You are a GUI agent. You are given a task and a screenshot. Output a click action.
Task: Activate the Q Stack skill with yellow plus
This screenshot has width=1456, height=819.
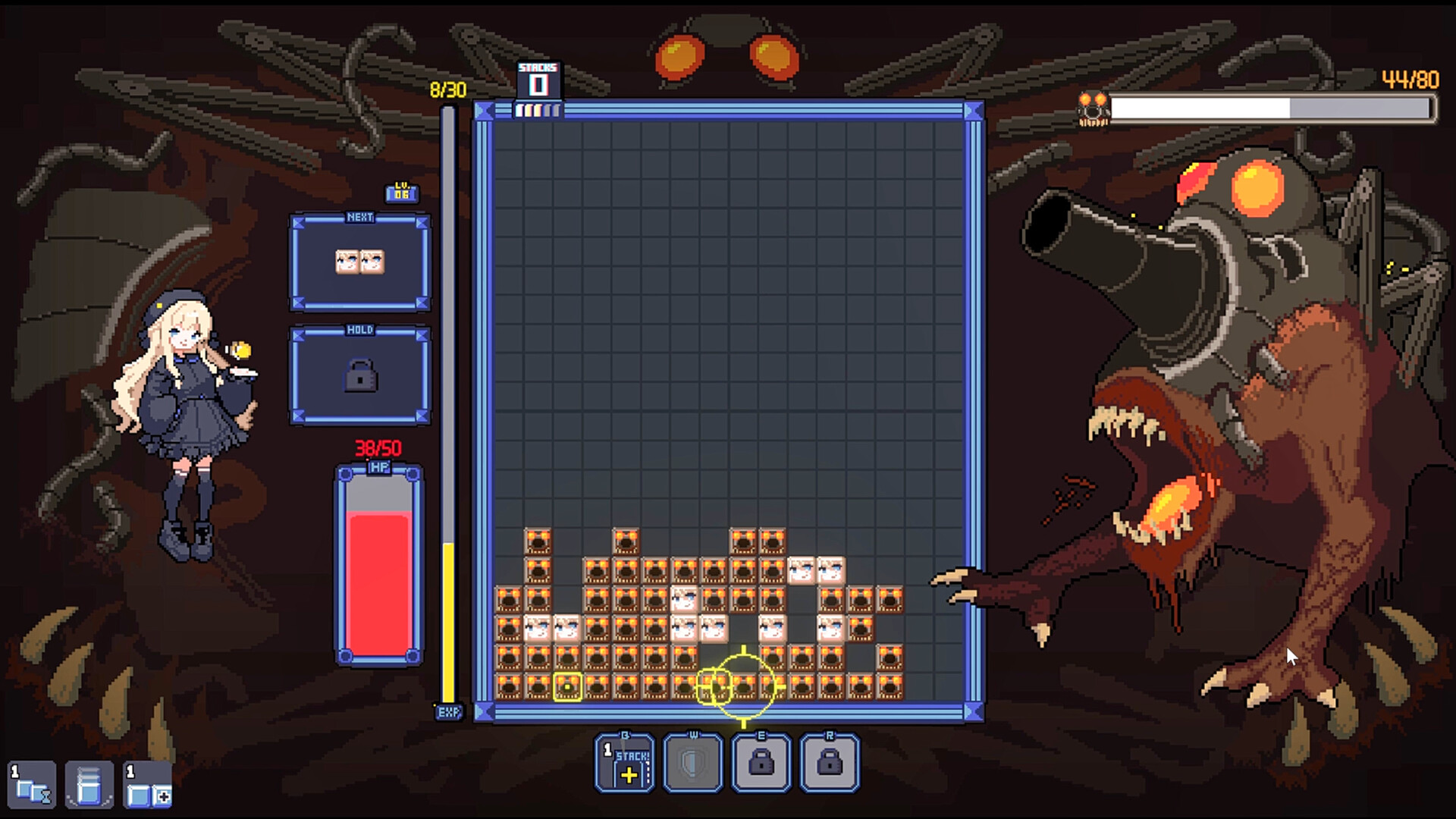click(623, 764)
